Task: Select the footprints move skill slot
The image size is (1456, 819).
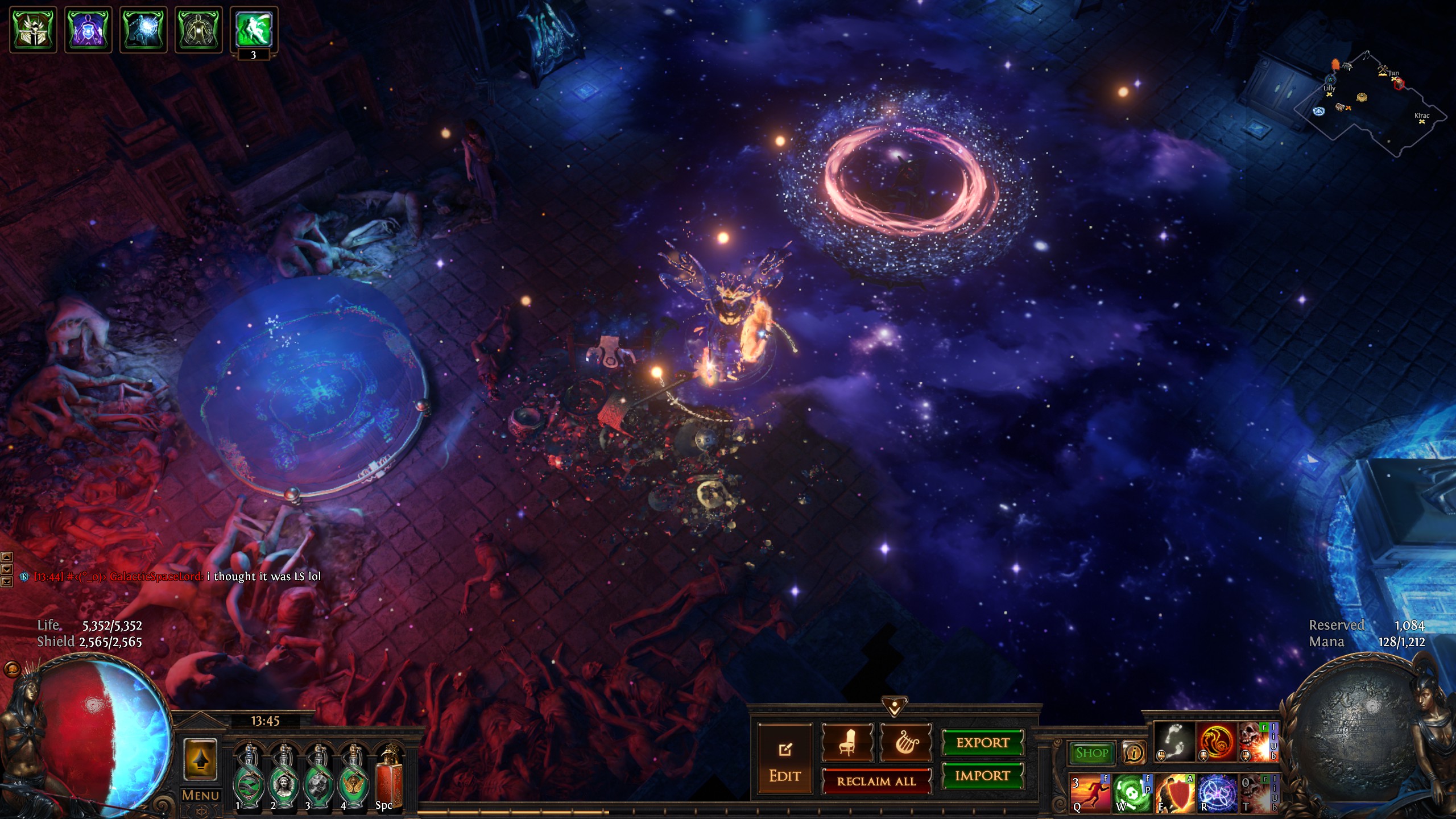Action: pyautogui.click(x=1174, y=742)
